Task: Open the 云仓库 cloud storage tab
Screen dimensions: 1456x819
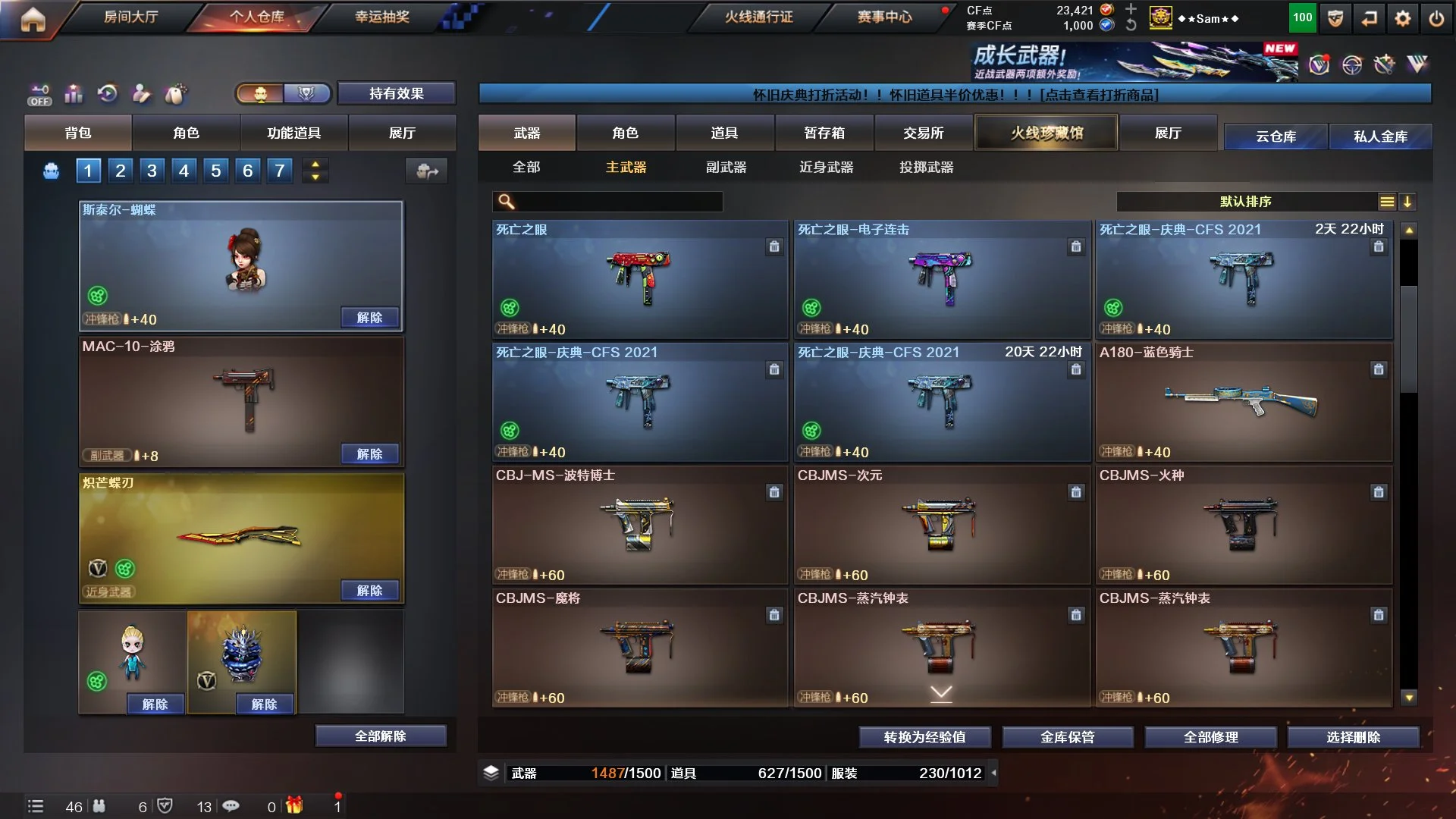Action: tap(1276, 136)
